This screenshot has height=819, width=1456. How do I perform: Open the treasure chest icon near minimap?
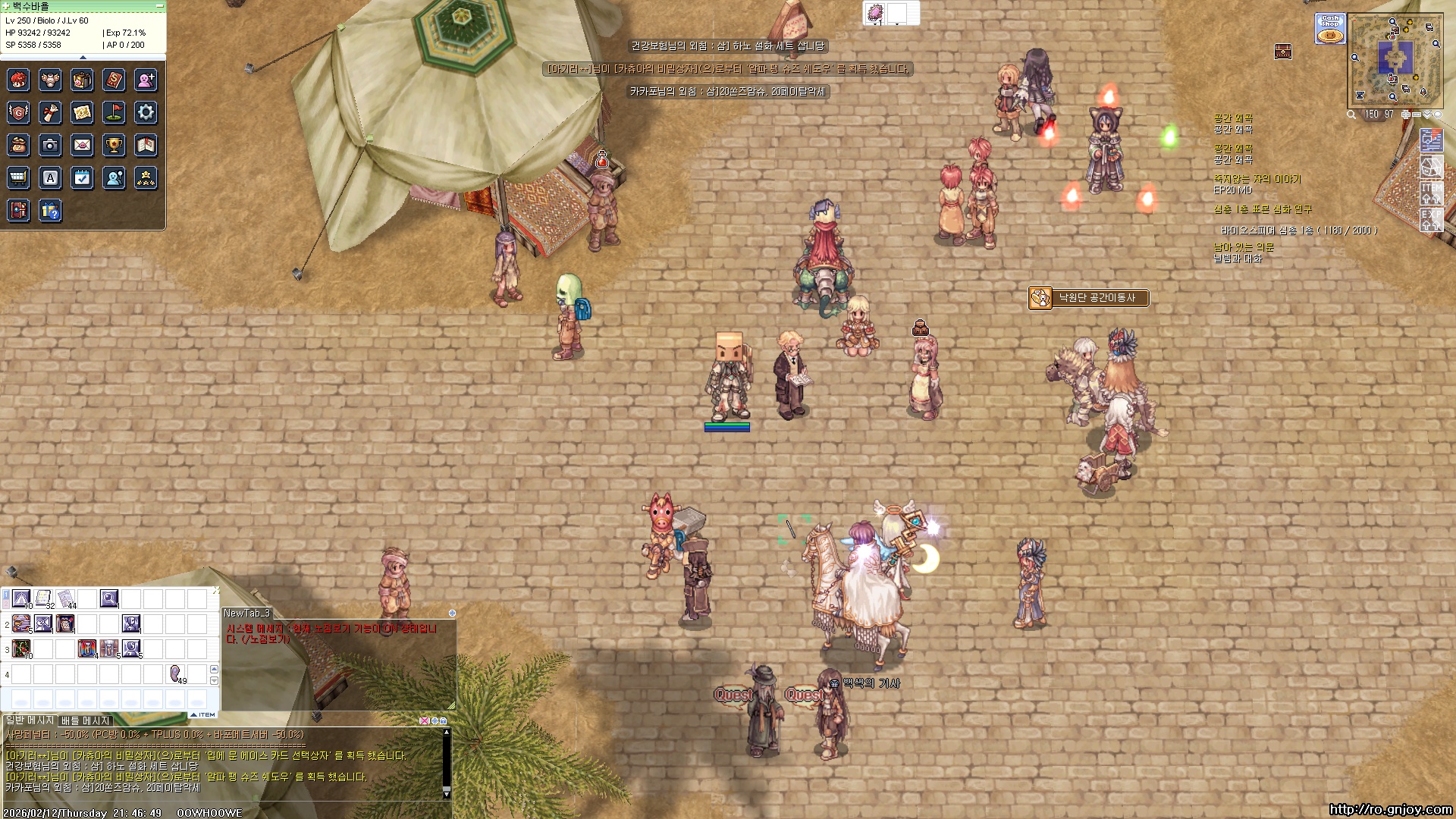click(x=1282, y=52)
